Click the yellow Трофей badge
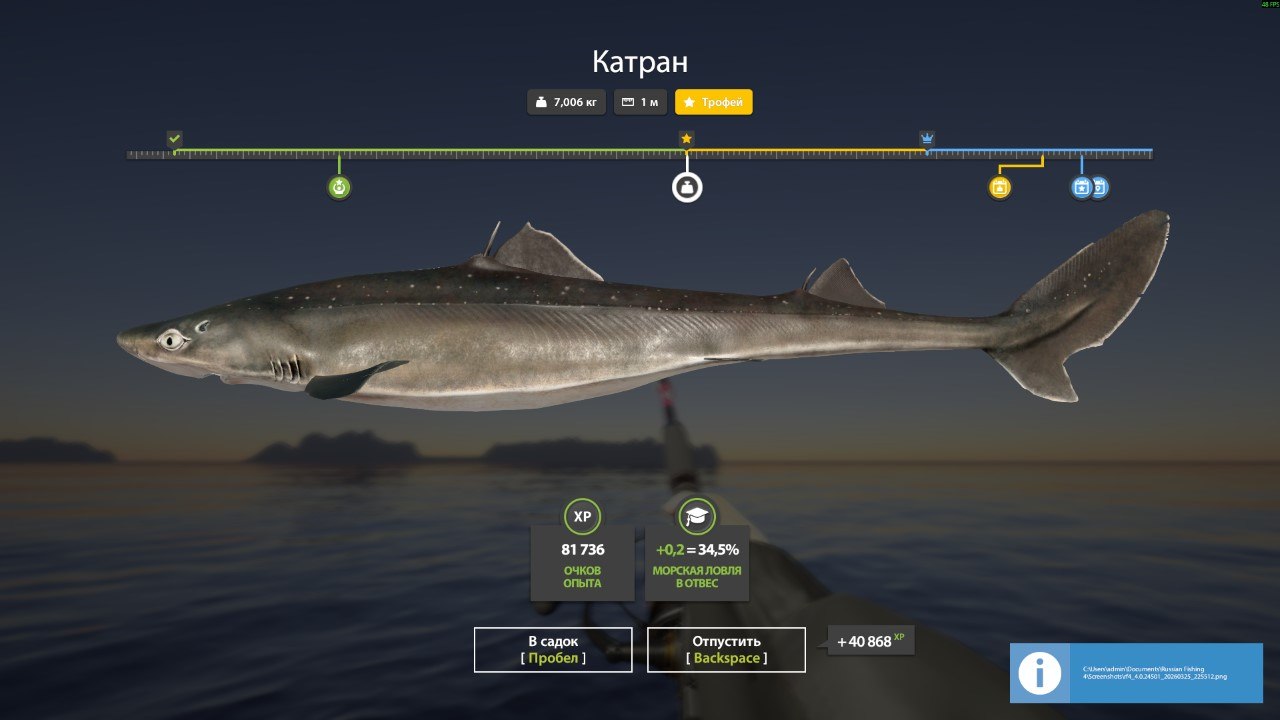1280x720 pixels. (713, 101)
